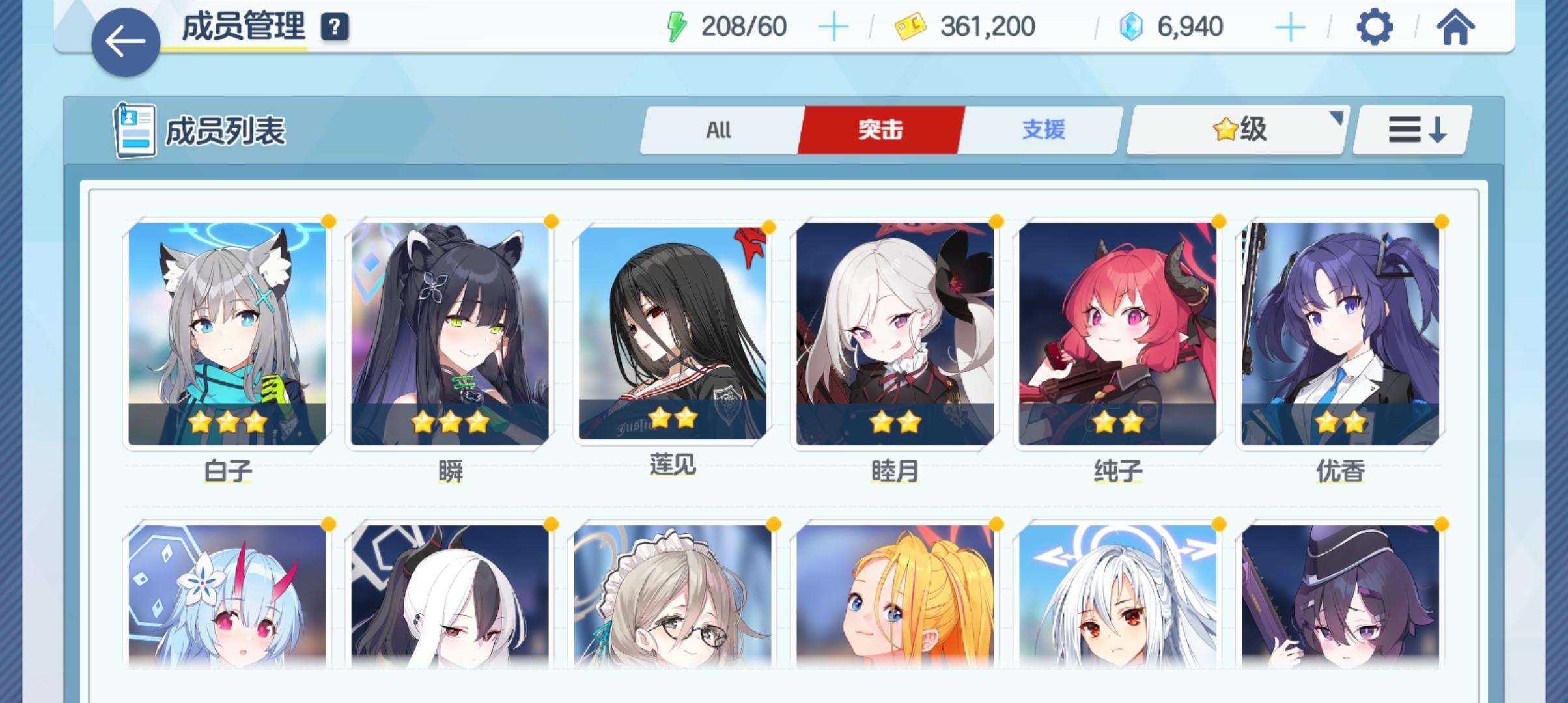The height and width of the screenshot is (703, 1568).
Task: Switch to the All tab
Action: [x=720, y=130]
